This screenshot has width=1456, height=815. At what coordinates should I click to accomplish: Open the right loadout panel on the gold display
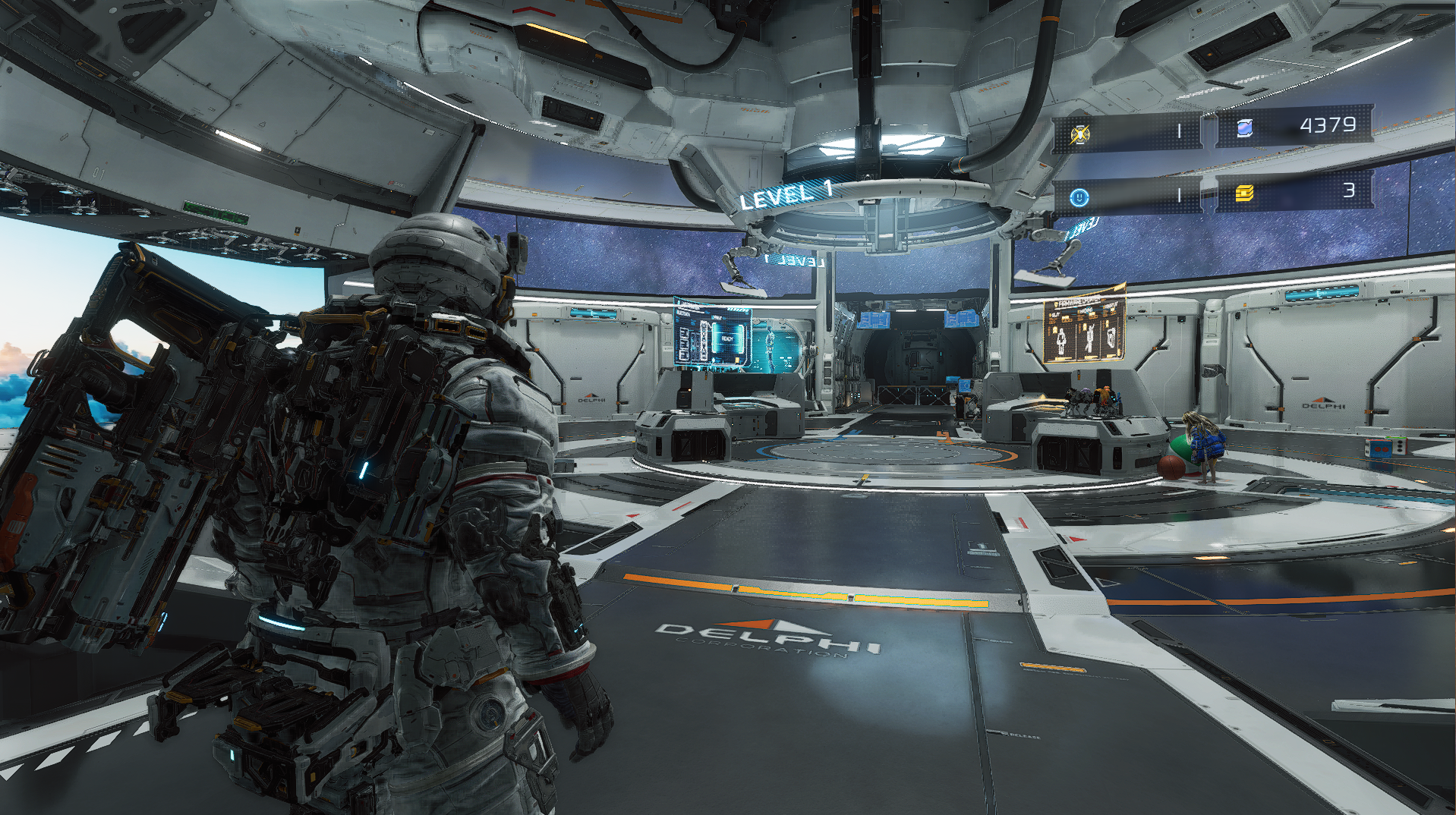point(1111,340)
